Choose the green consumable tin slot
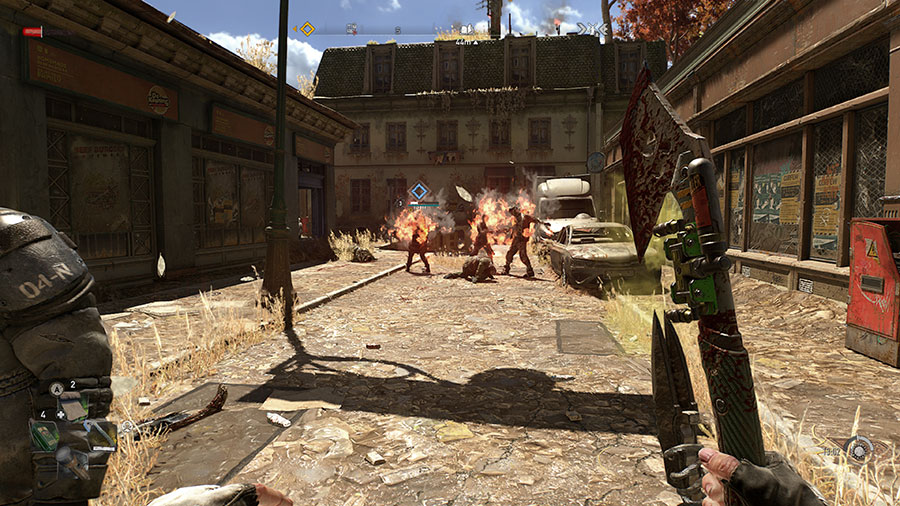The image size is (900, 506). point(44,434)
